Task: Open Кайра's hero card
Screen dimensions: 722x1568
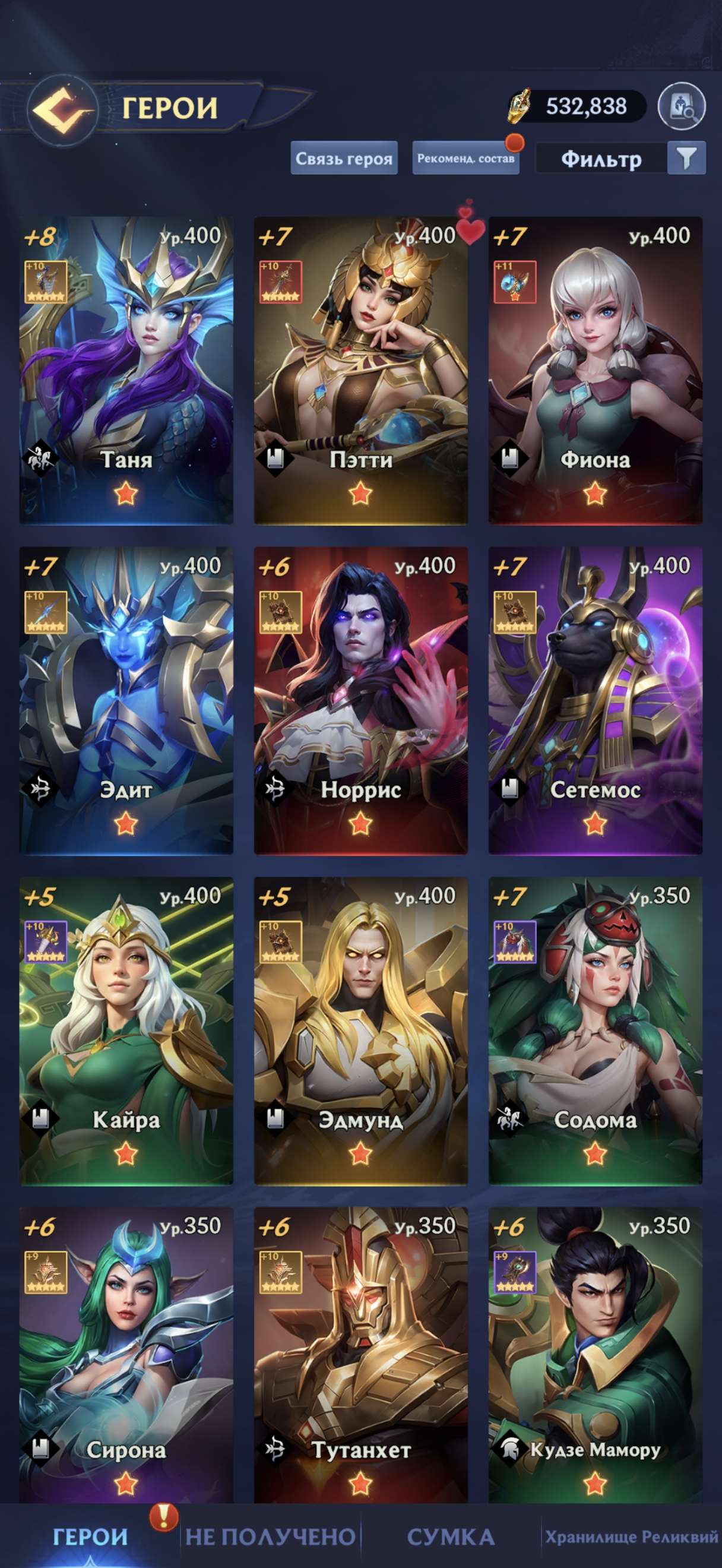Action: 126,1030
